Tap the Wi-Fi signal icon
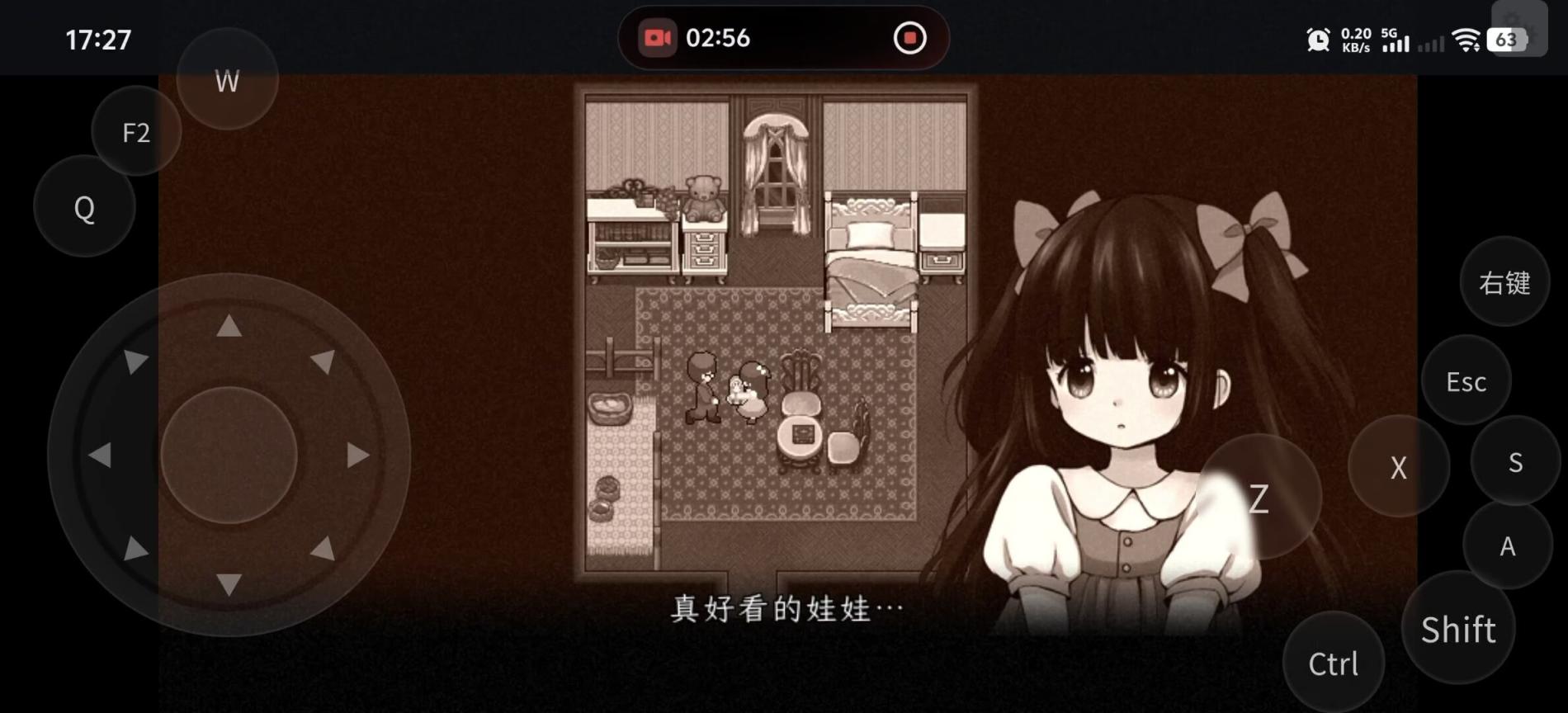1568x713 pixels. 1466,38
